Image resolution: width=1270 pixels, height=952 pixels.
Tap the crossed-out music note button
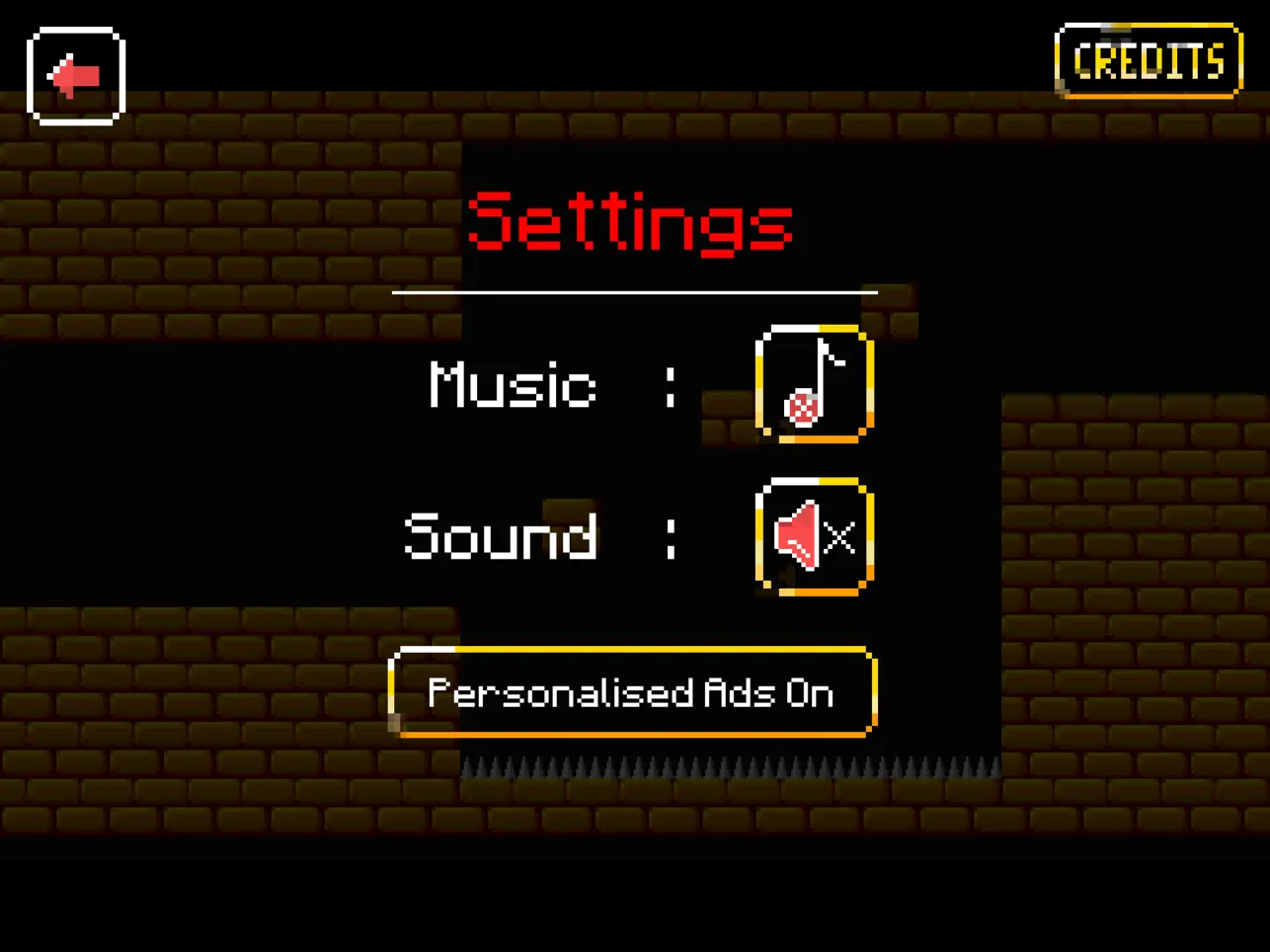coord(813,385)
